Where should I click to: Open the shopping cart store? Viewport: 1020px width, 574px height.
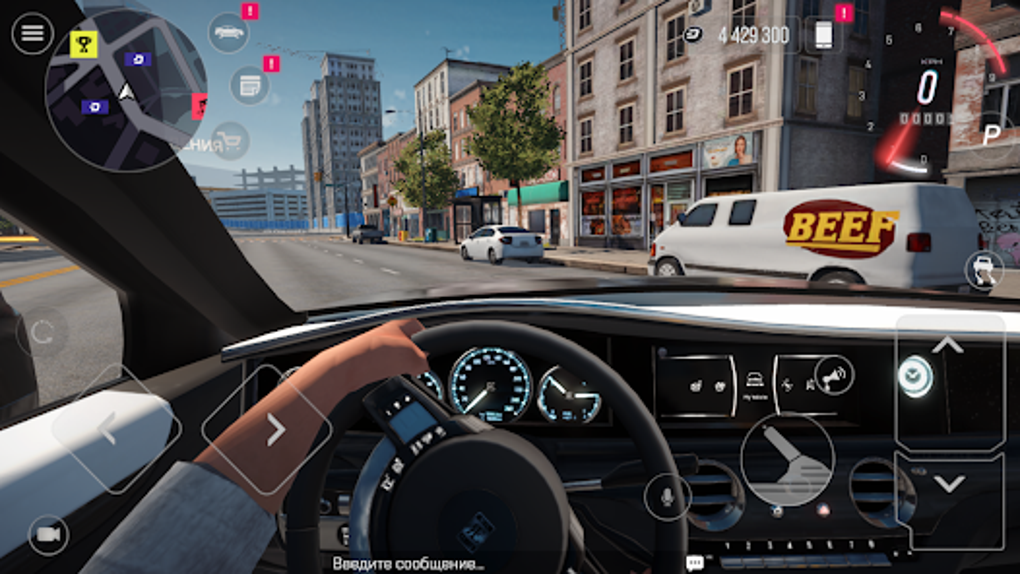(230, 141)
